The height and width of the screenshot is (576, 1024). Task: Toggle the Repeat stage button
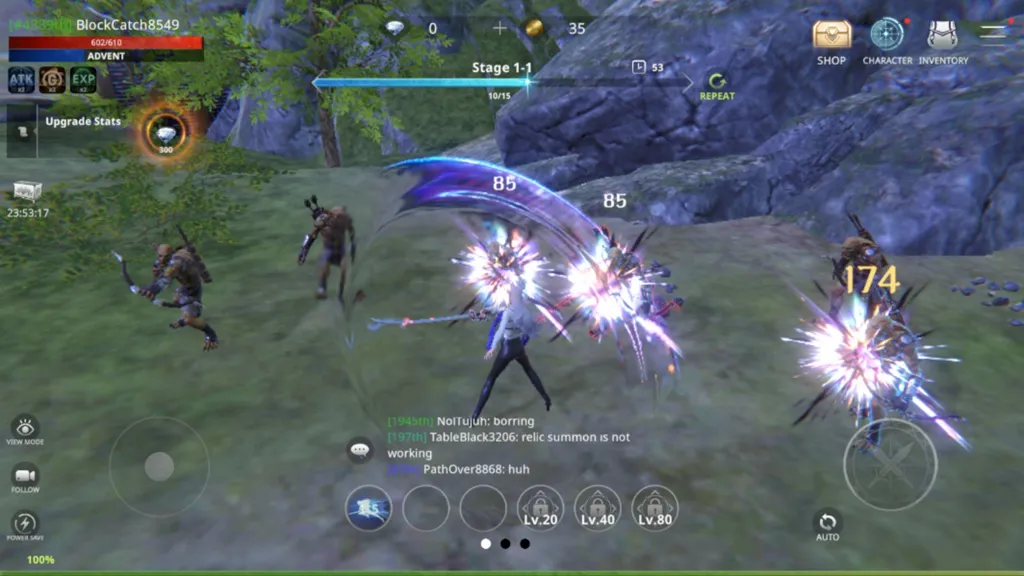pyautogui.click(x=716, y=84)
